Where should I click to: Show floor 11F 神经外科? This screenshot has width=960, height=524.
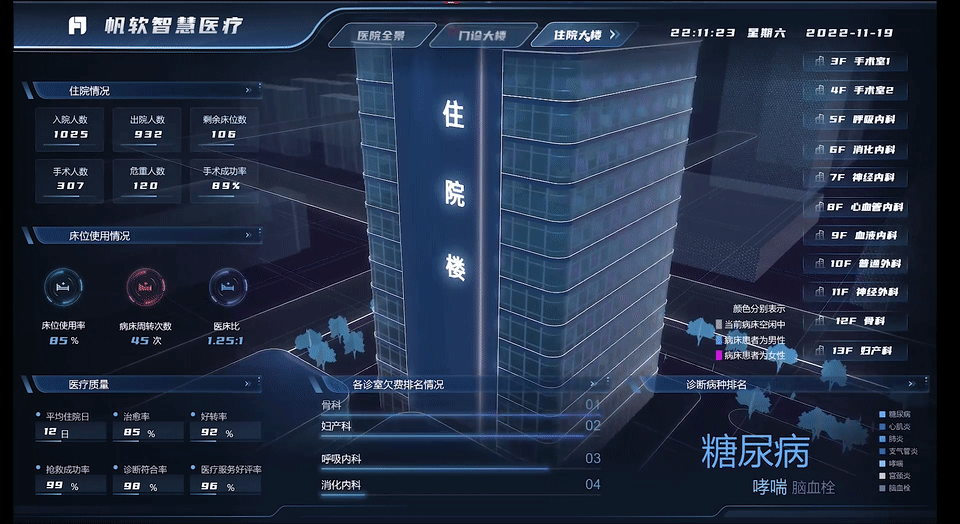(x=855, y=294)
